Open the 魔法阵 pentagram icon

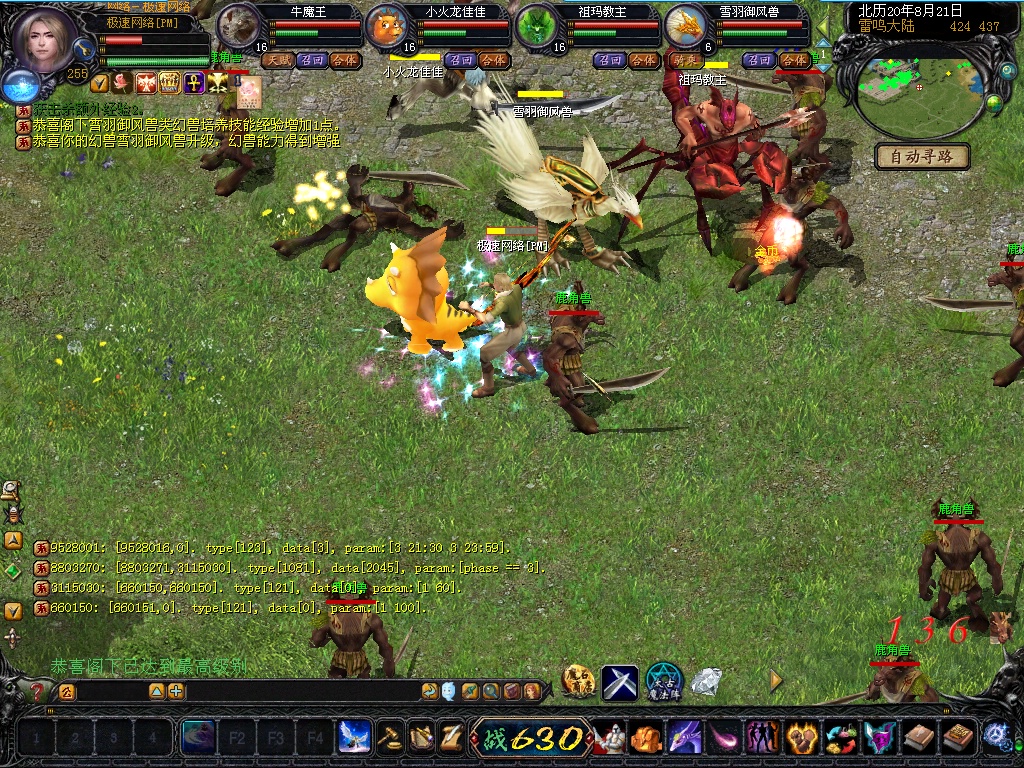(664, 682)
